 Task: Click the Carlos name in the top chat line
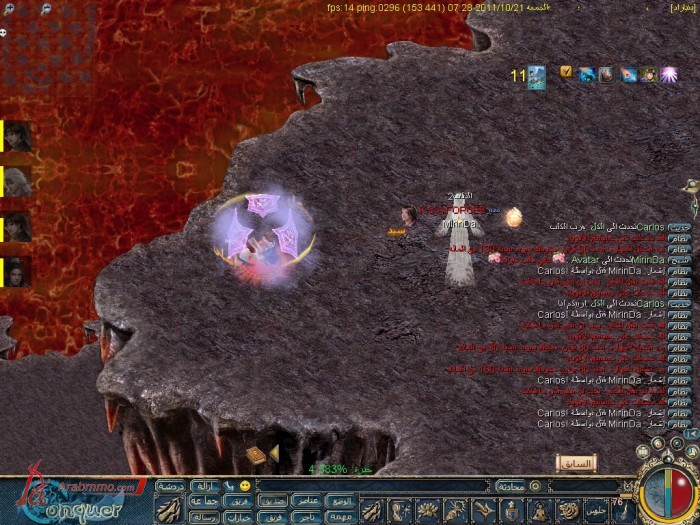coord(651,228)
